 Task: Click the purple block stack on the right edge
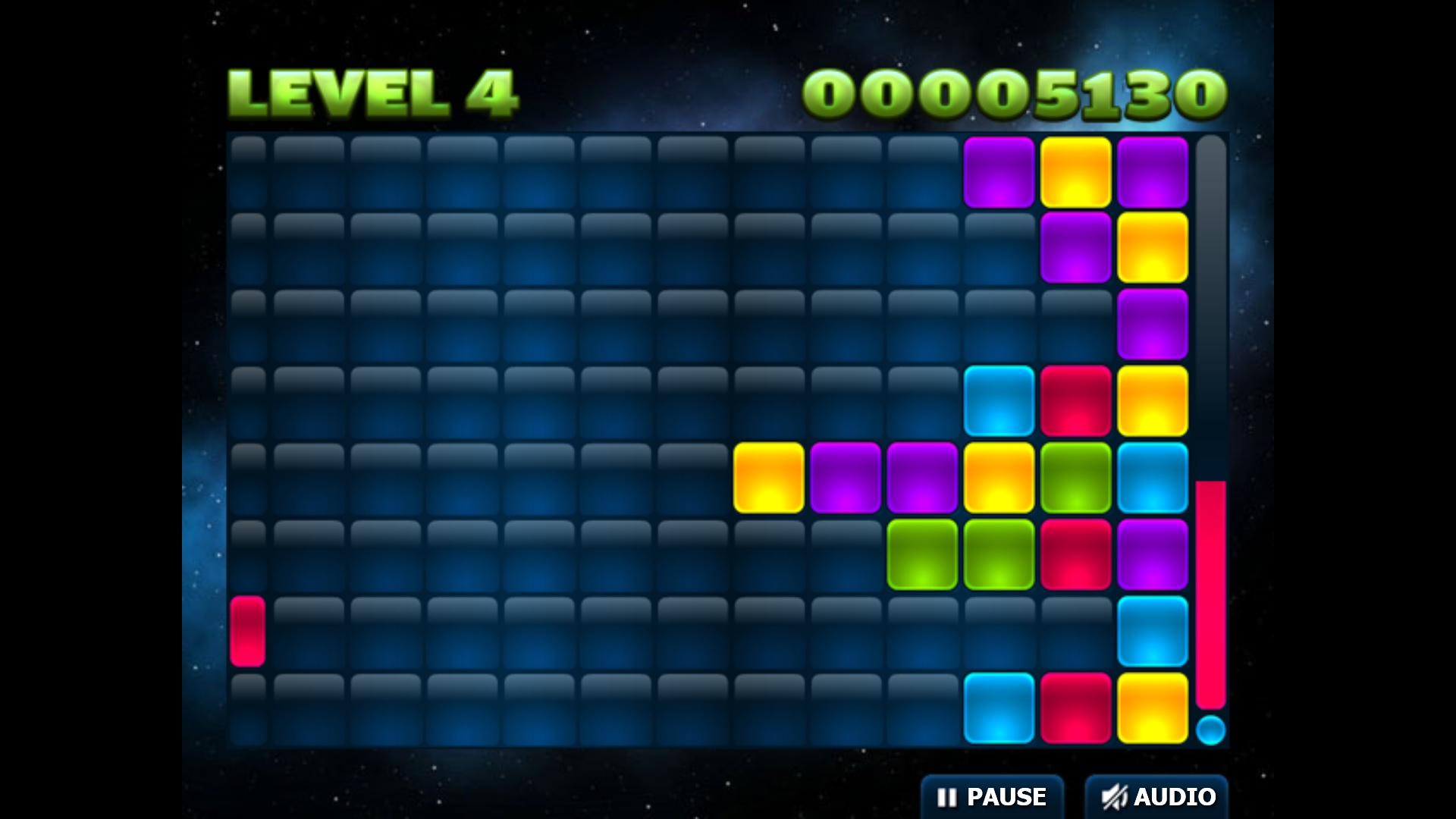[1153, 322]
